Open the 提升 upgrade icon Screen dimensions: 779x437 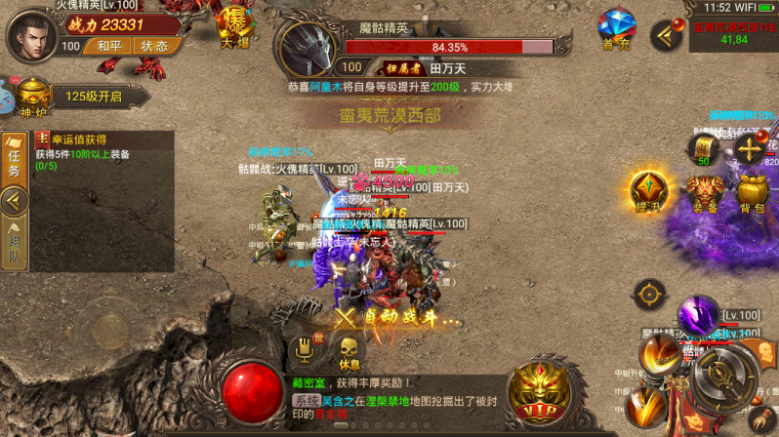pyautogui.click(x=649, y=191)
